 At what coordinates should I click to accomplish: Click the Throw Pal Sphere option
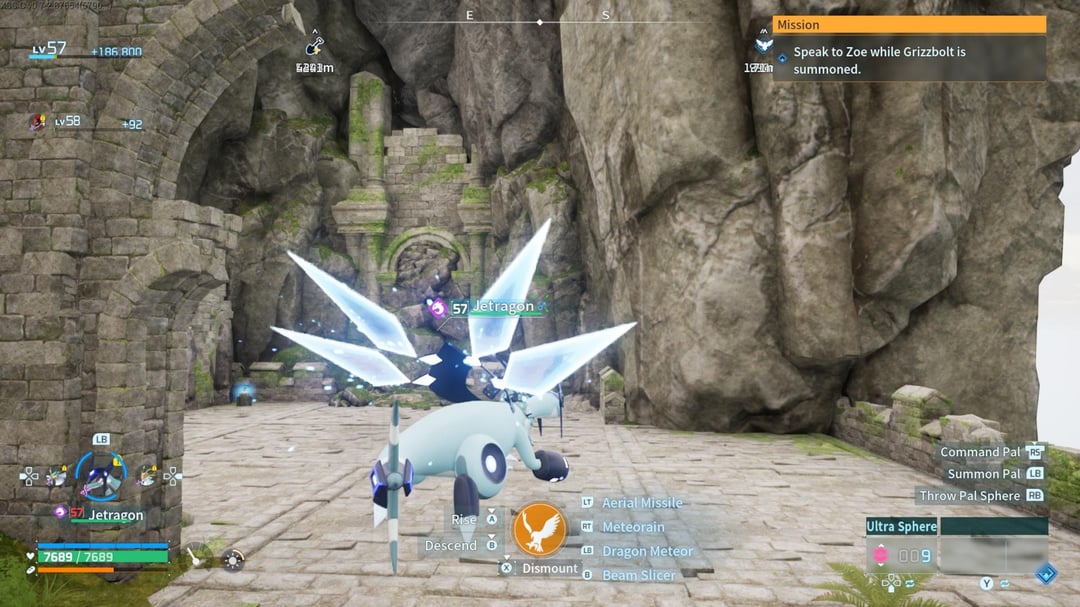pyautogui.click(x=969, y=496)
